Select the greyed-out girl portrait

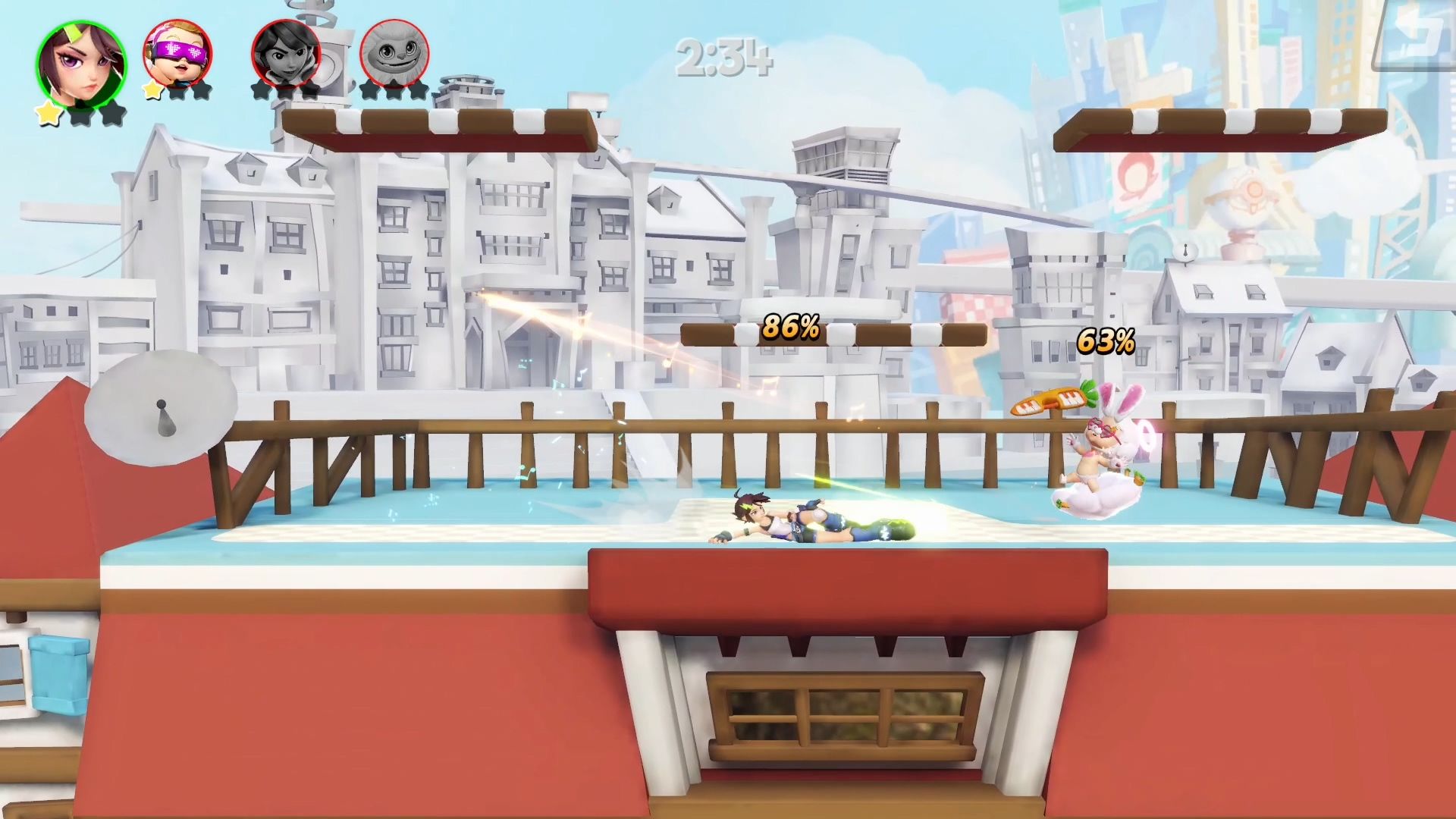pyautogui.click(x=286, y=53)
